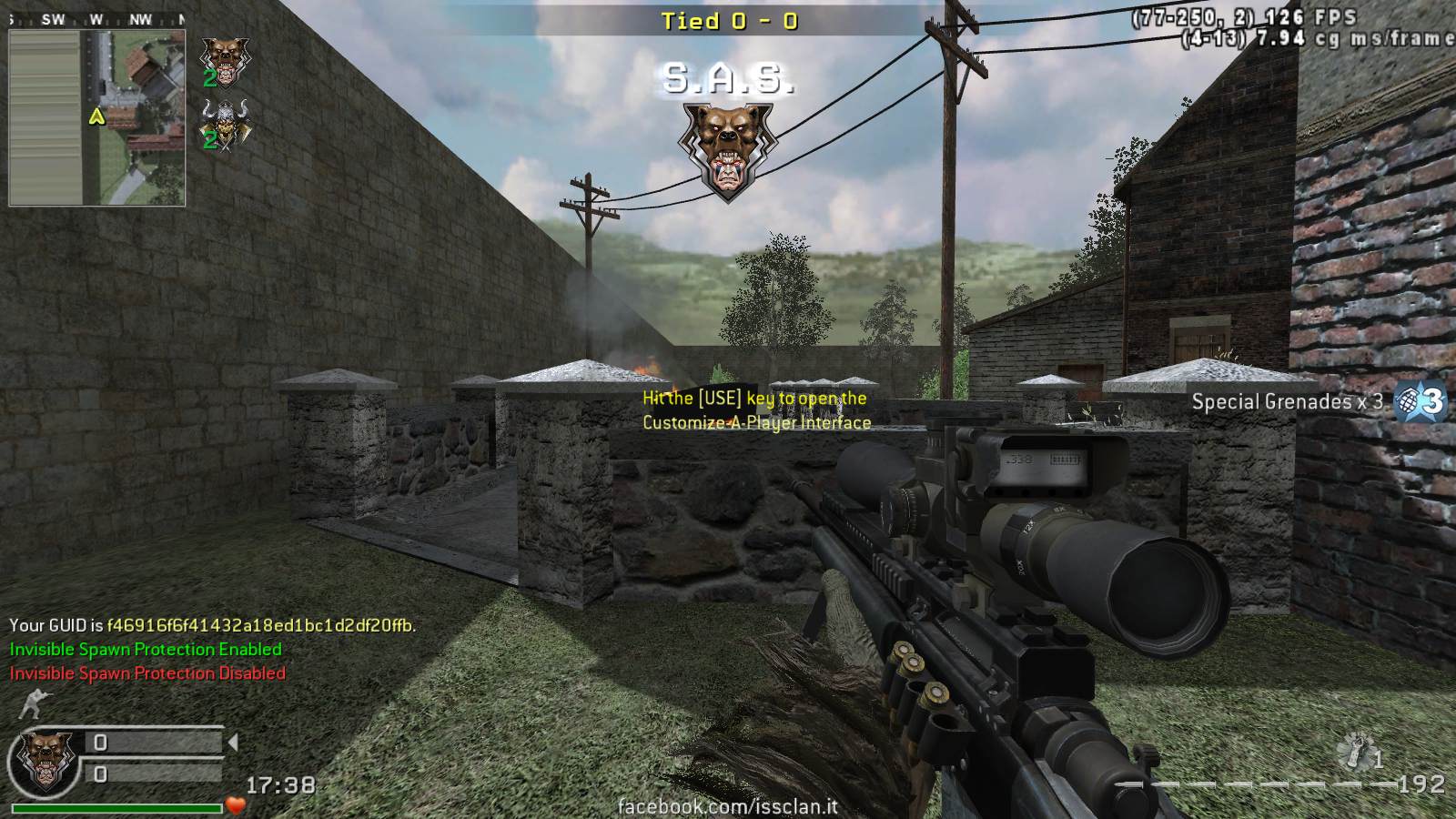Select the horned skull team icon beside the minimap
Viewport: 1456px width, 819px height.
(224, 121)
